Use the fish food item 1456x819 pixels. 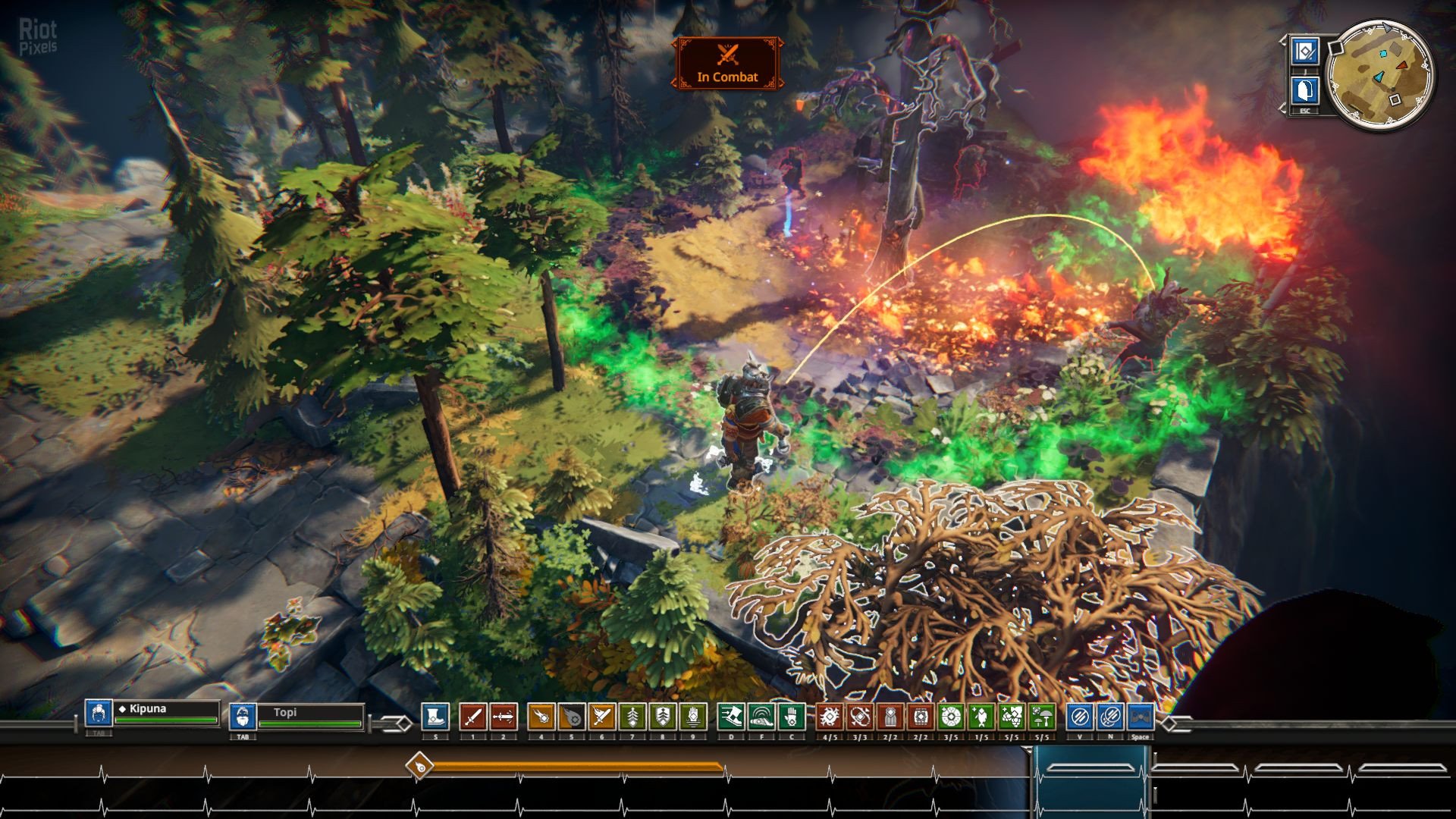(x=981, y=717)
